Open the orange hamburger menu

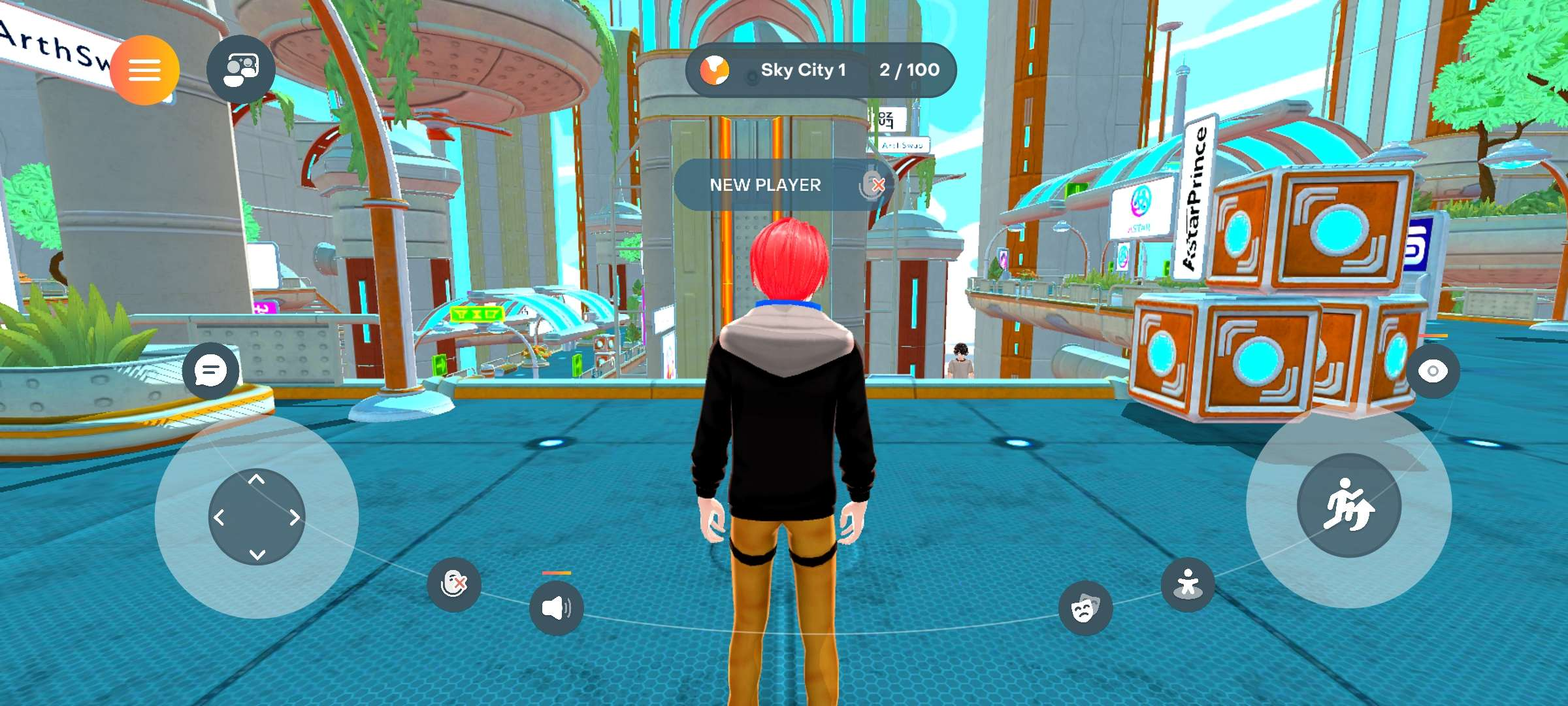144,70
